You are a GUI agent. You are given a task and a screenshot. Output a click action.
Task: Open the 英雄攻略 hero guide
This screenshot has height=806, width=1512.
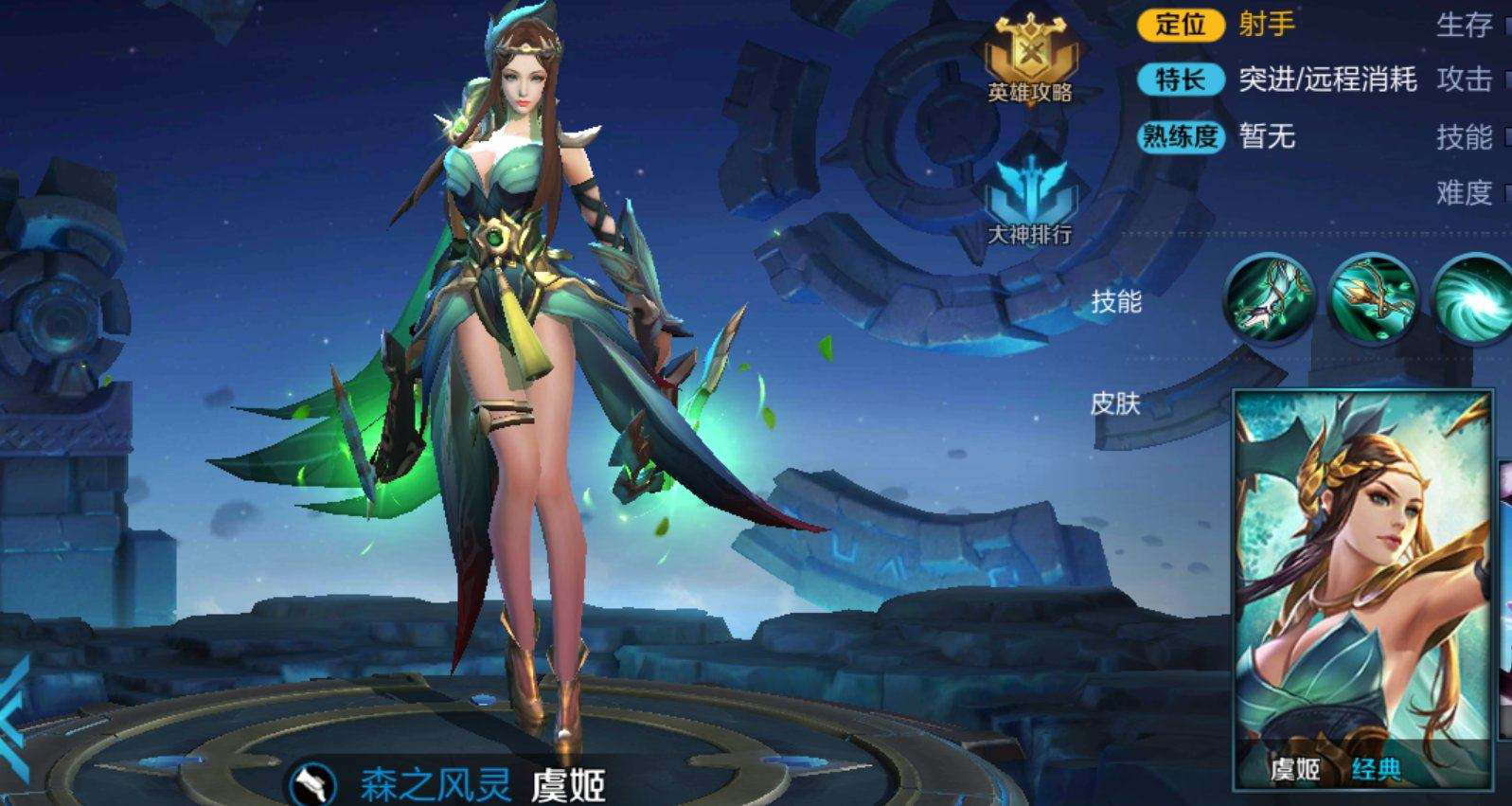[1029, 59]
